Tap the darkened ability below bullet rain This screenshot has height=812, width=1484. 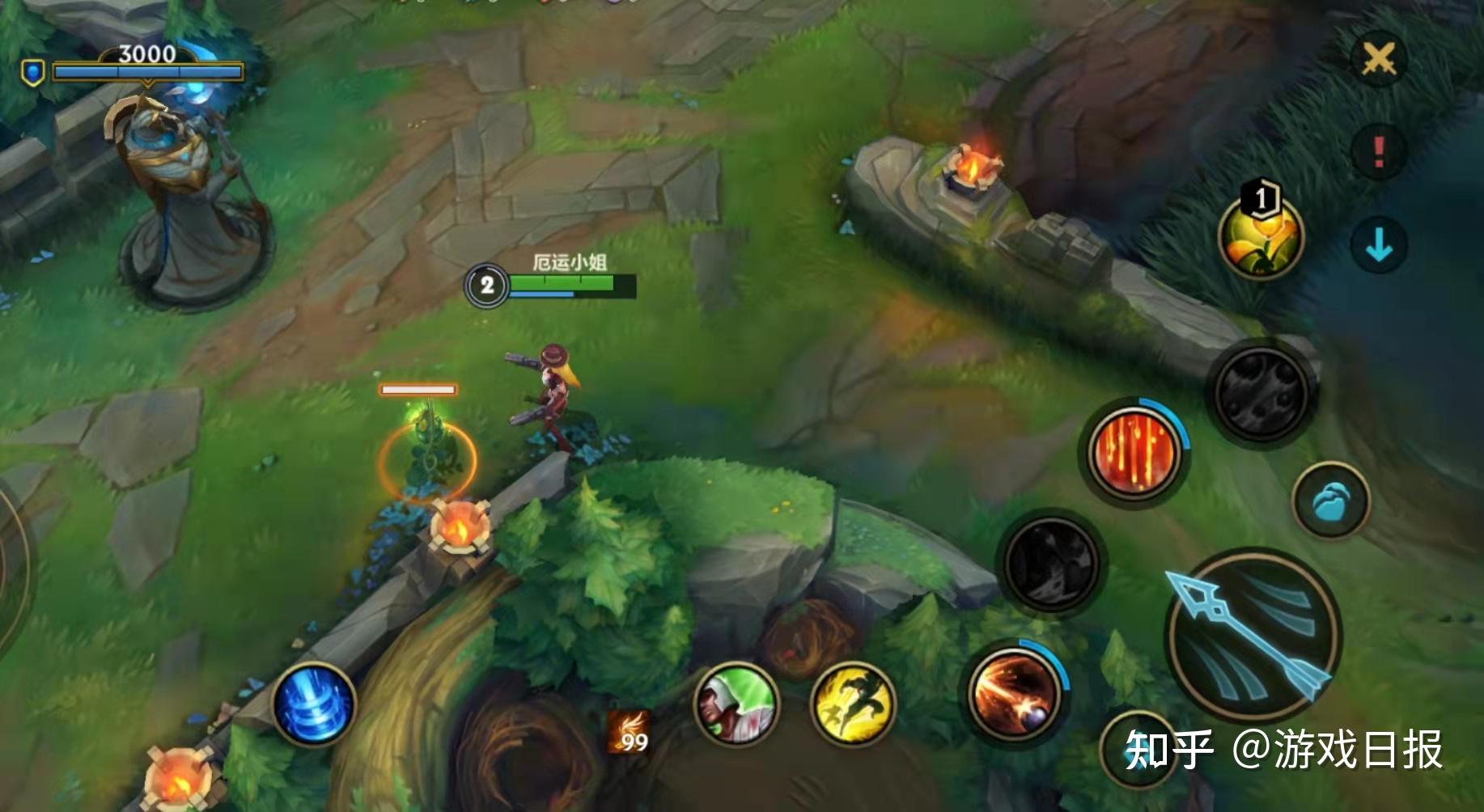1050,562
